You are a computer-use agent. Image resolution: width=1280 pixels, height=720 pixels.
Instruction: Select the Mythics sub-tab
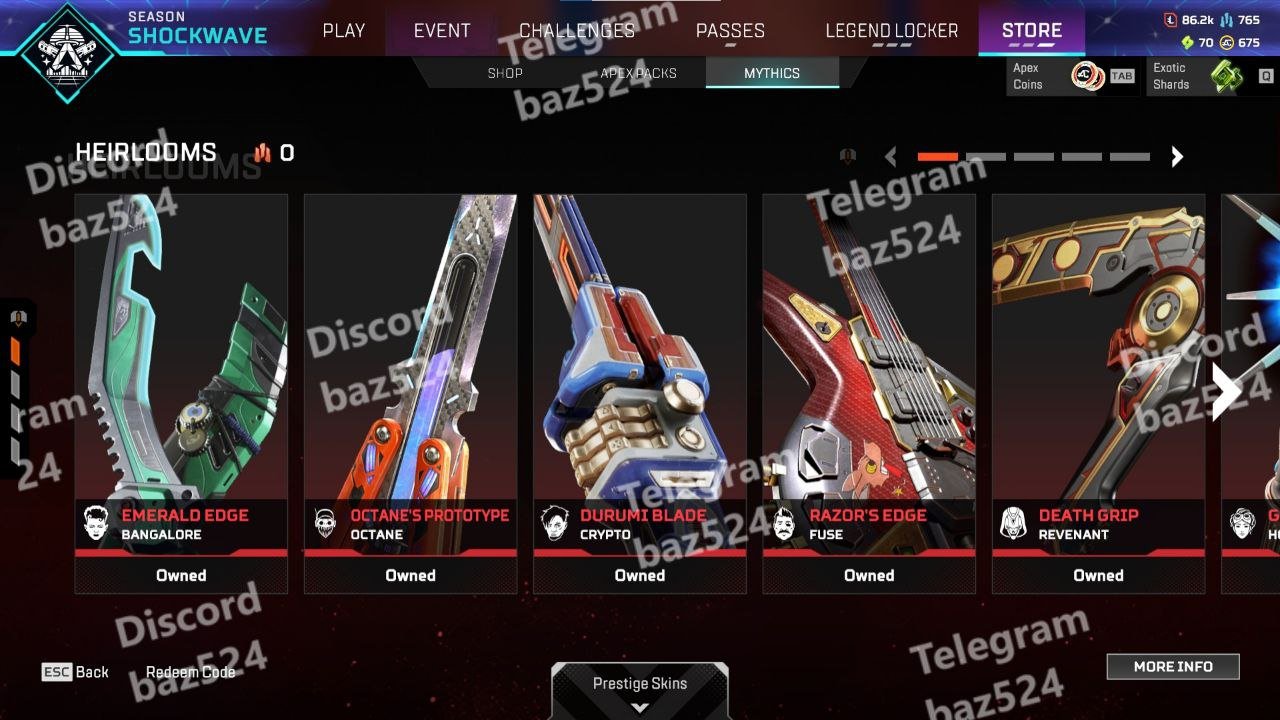771,73
